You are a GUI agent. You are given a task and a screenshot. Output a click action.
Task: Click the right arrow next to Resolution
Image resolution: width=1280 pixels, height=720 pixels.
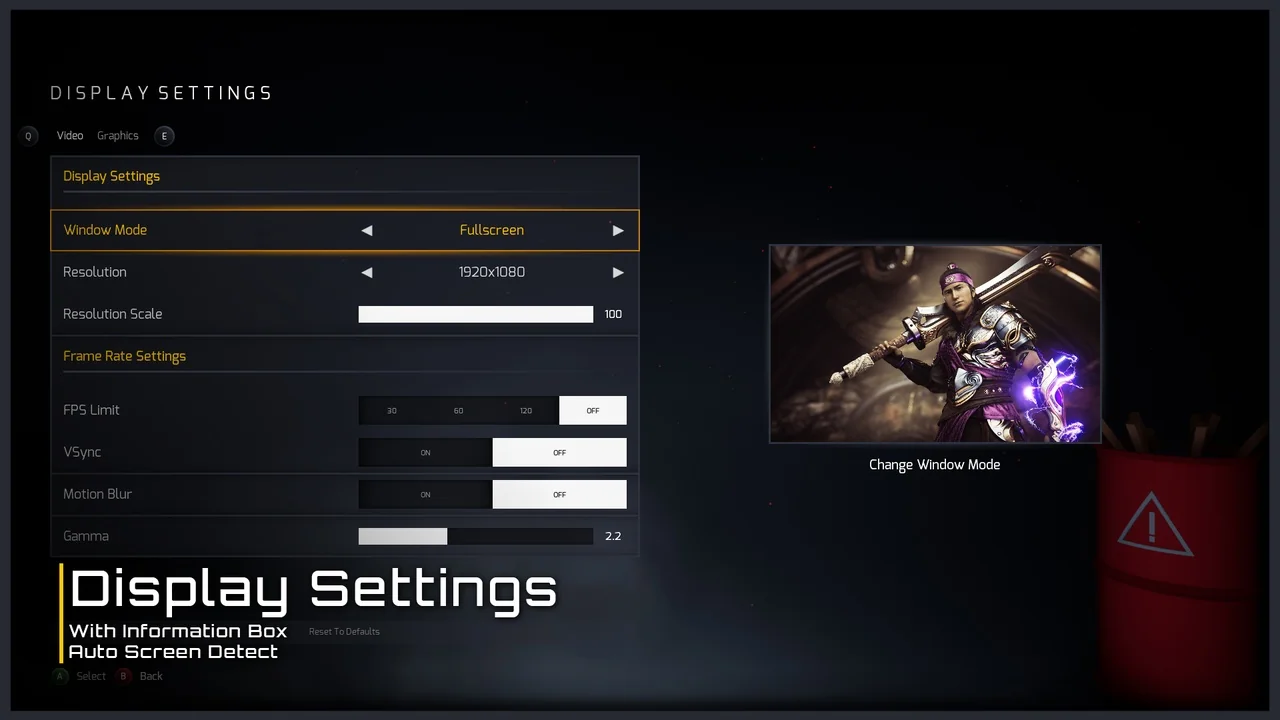click(x=618, y=272)
